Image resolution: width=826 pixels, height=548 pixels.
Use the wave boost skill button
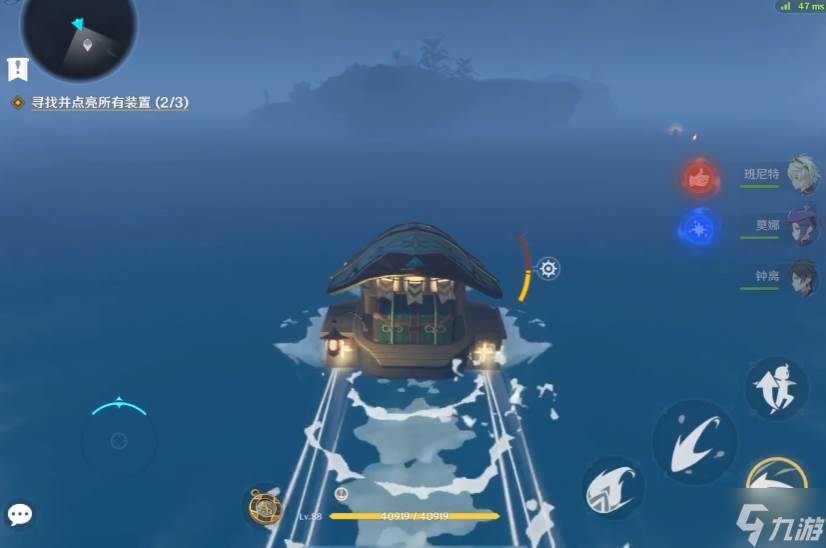click(x=612, y=488)
